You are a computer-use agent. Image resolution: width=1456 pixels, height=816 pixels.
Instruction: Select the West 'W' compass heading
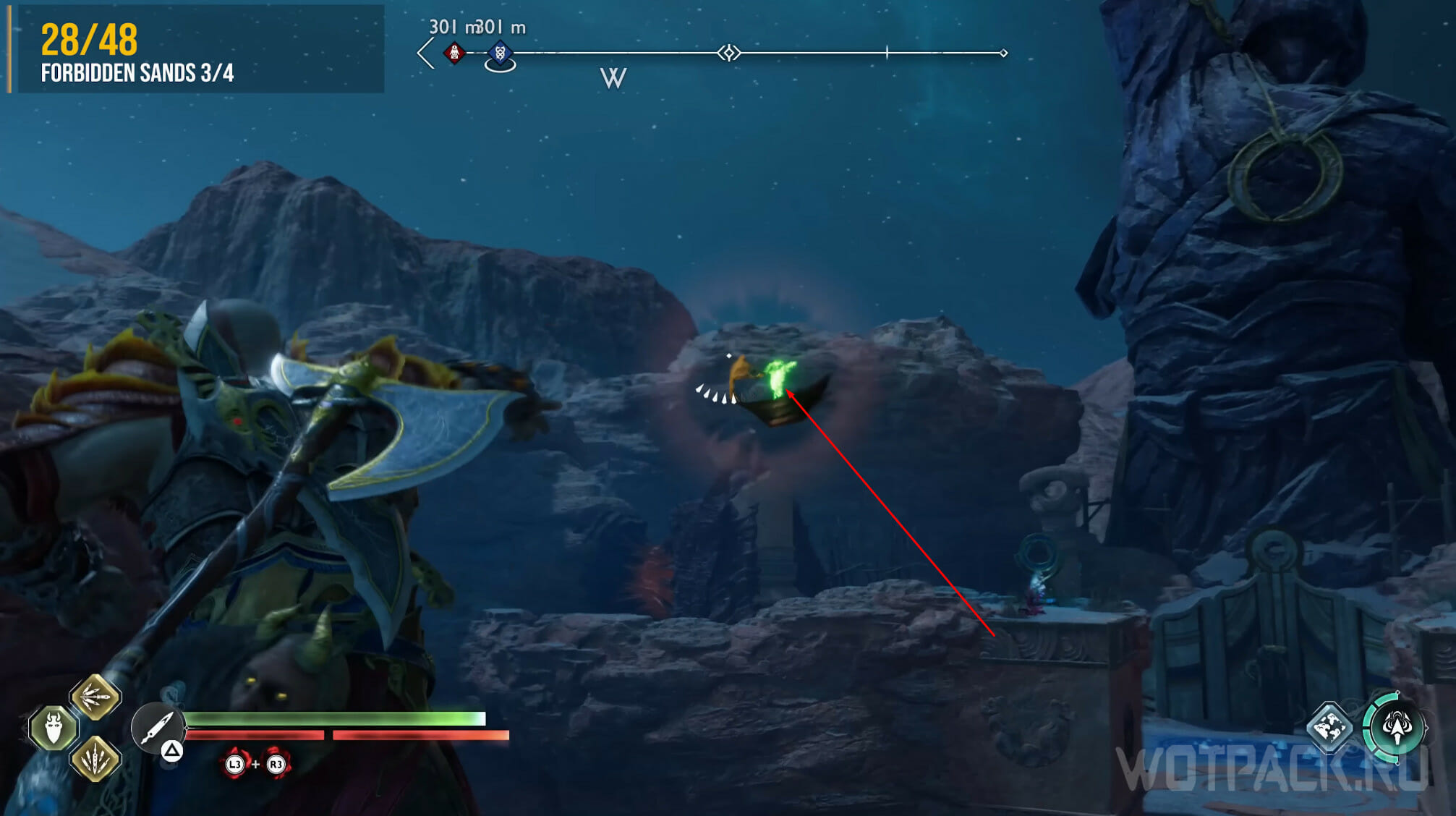point(613,78)
